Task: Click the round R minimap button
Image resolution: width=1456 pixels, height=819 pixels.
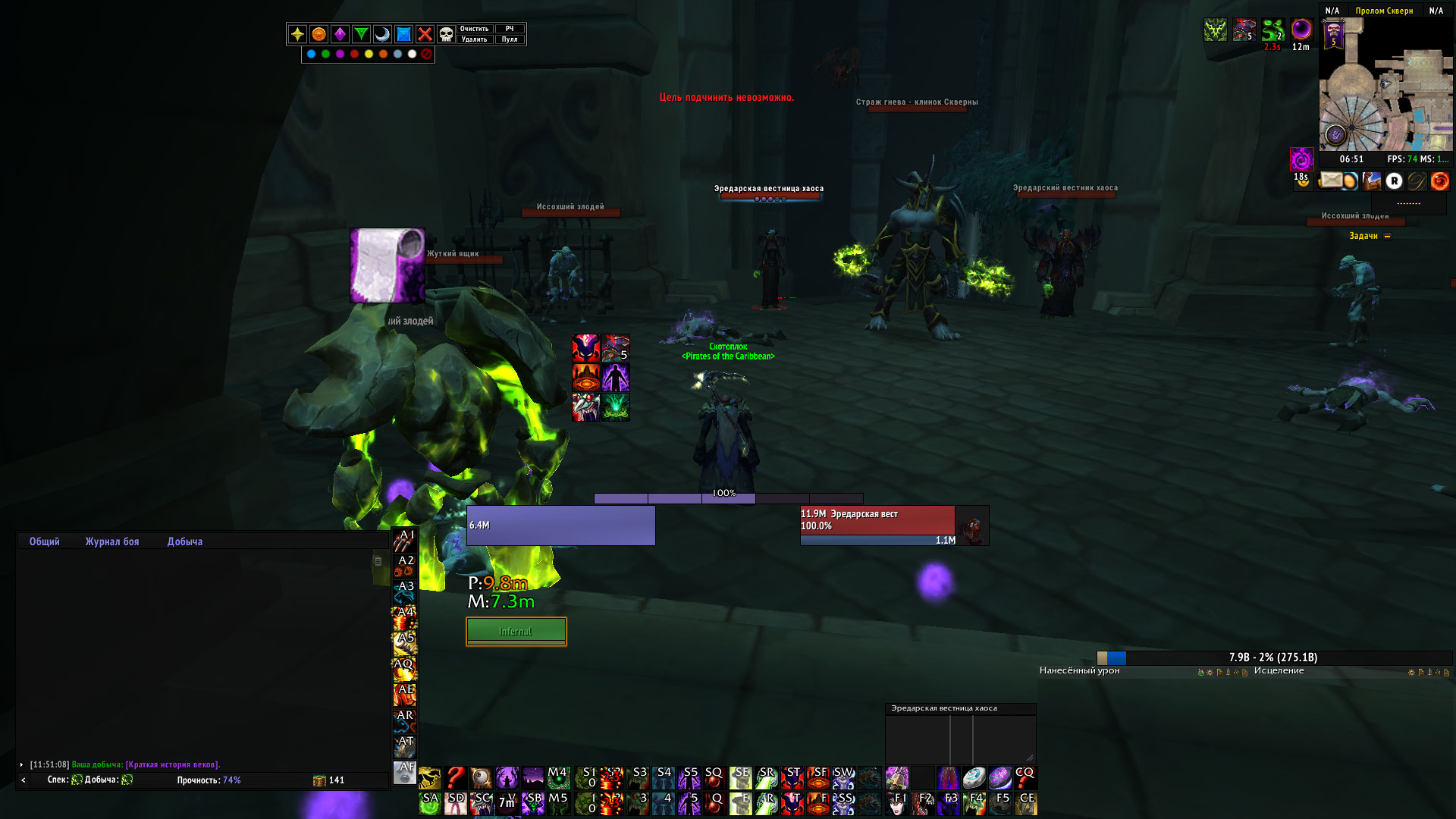Action: (x=1394, y=180)
